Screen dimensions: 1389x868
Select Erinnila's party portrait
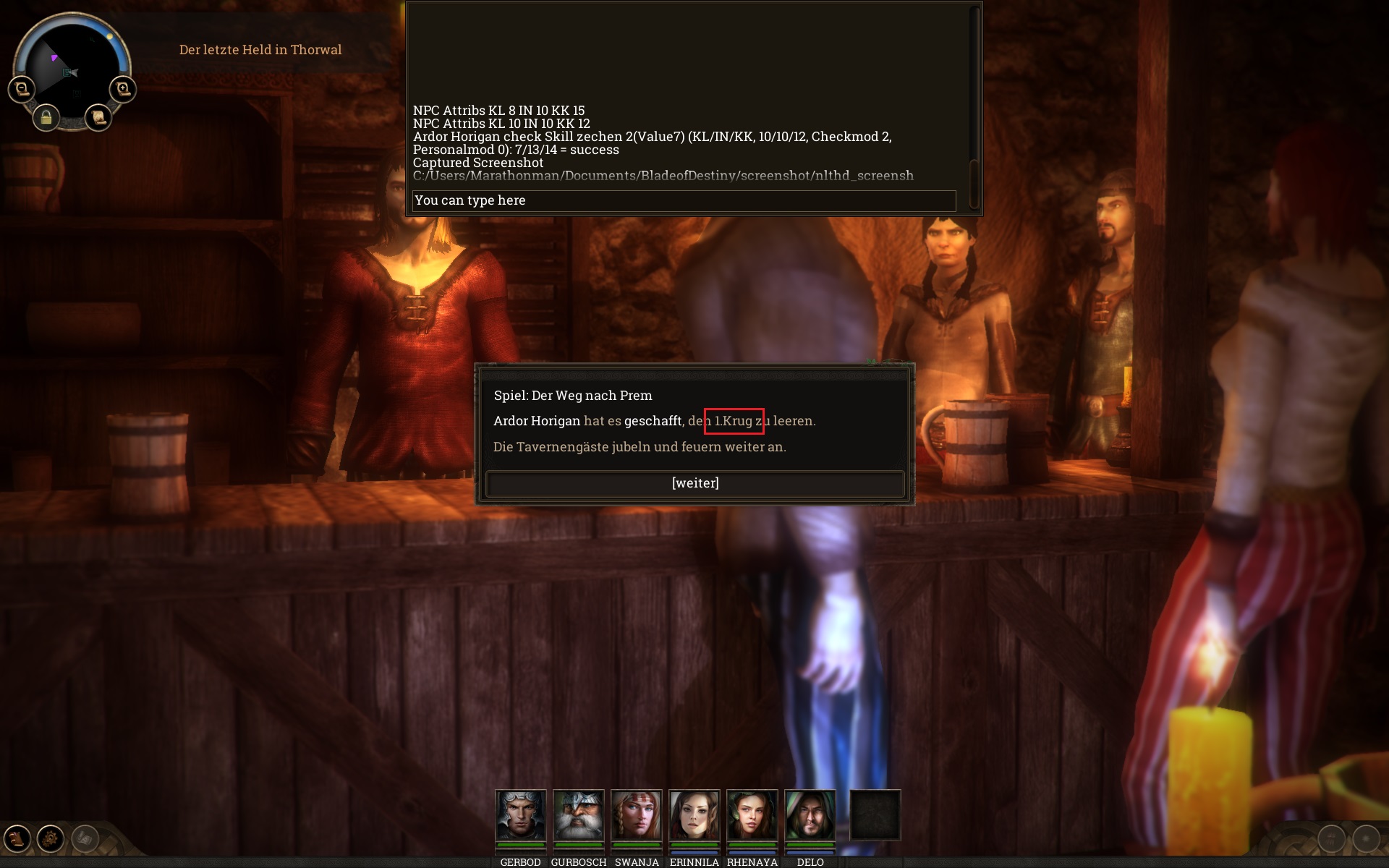(x=694, y=815)
